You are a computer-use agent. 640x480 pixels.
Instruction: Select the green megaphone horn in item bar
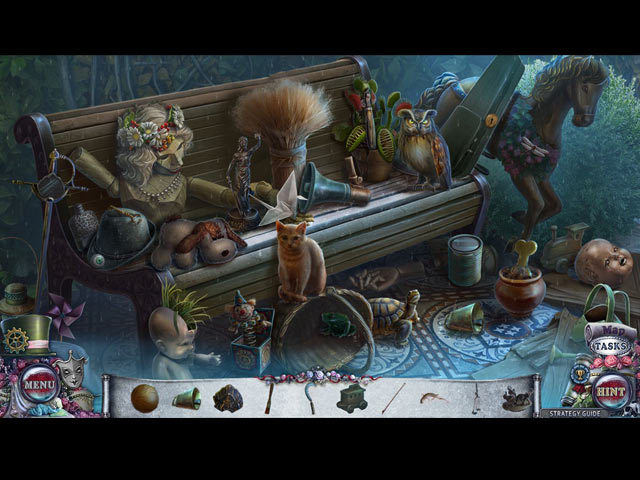click(188, 397)
